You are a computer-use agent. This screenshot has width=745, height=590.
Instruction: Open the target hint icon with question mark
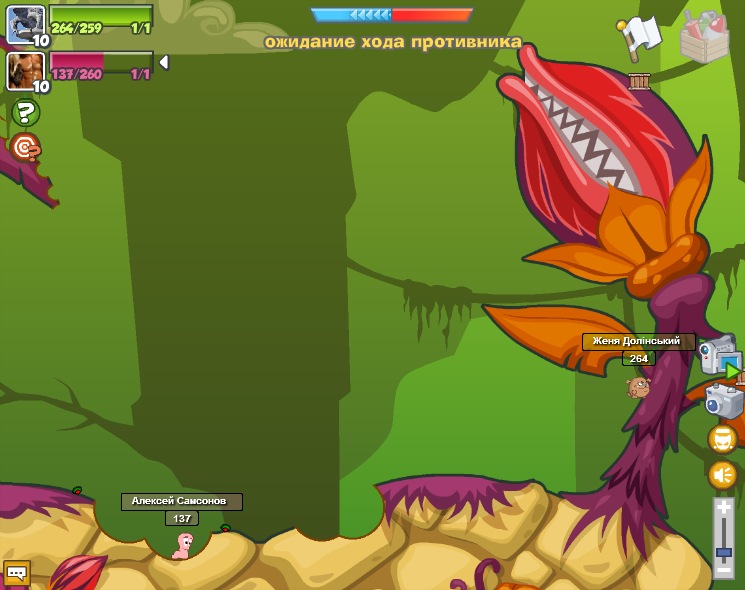pos(25,148)
